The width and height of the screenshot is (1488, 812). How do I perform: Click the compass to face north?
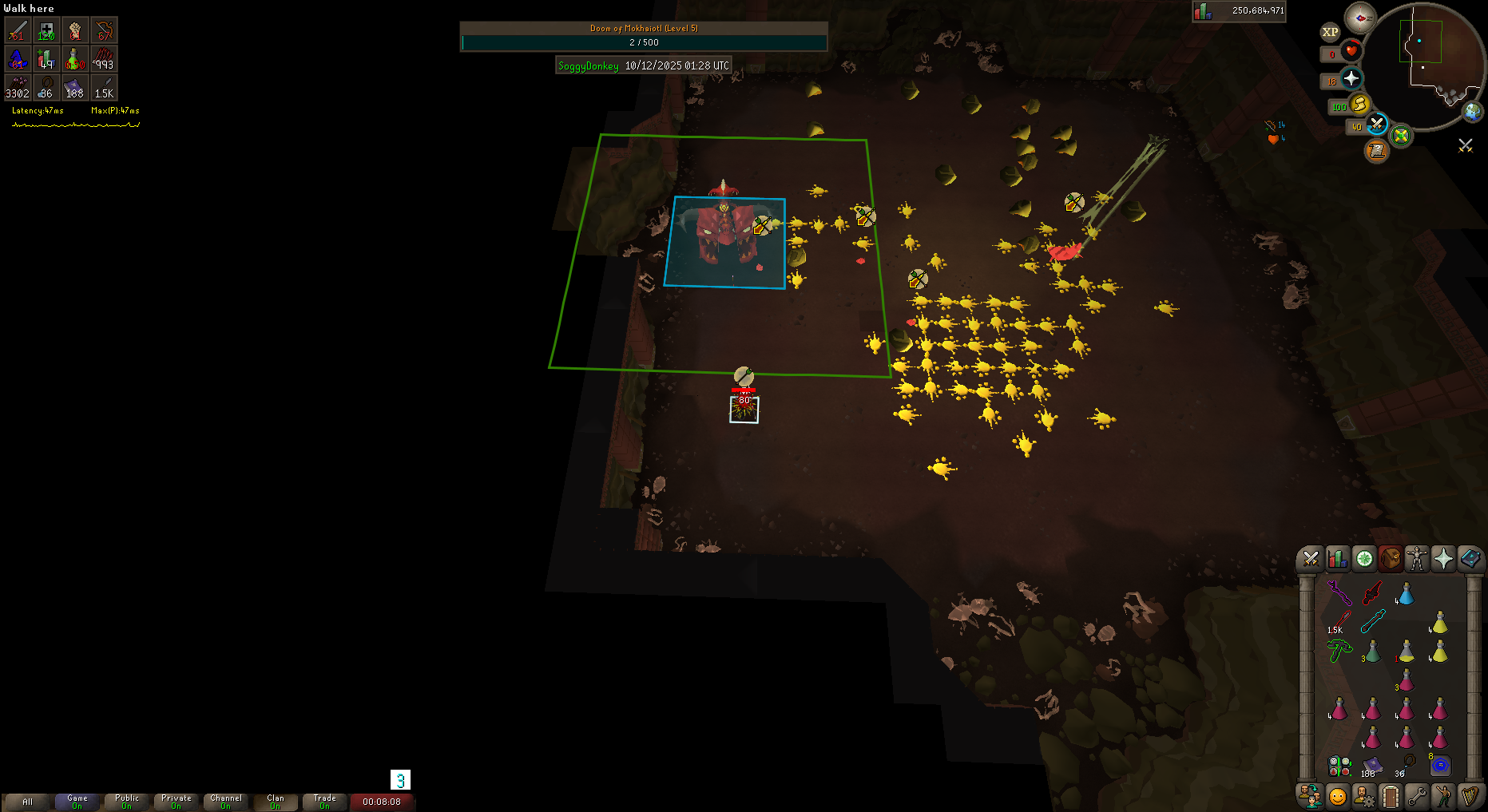(1359, 18)
